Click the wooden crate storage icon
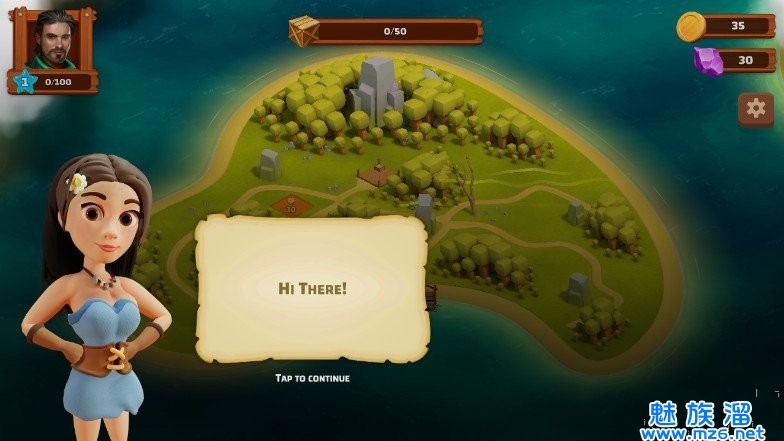 (x=305, y=31)
